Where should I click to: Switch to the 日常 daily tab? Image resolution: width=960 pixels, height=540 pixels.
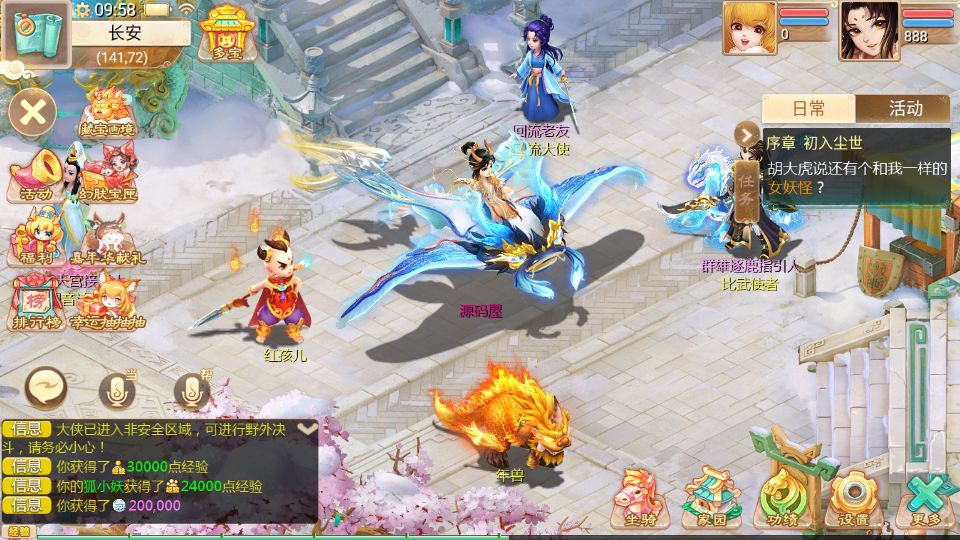(x=809, y=108)
